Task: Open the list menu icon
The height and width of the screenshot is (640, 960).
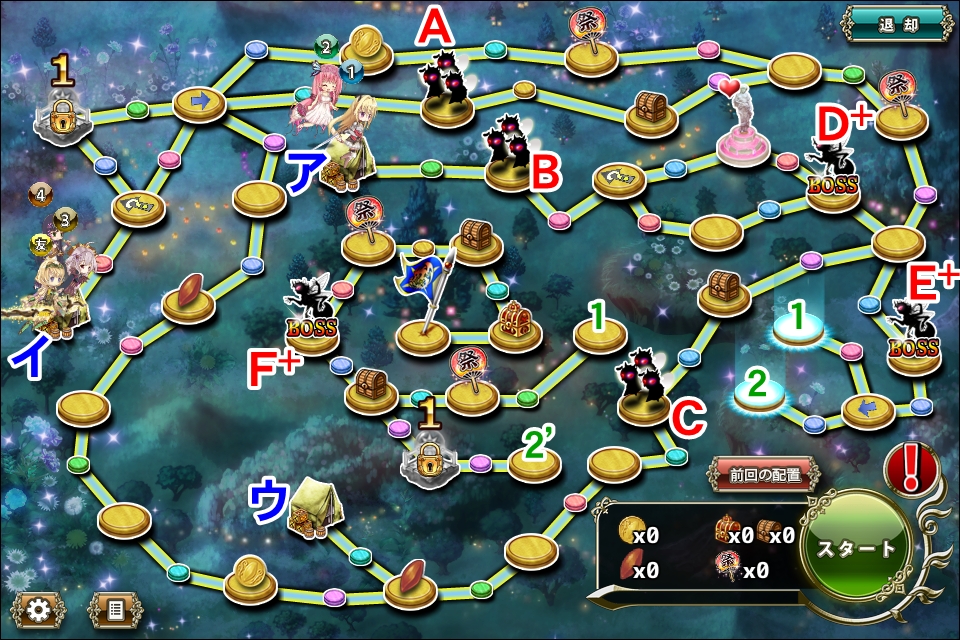Action: pos(115,607)
